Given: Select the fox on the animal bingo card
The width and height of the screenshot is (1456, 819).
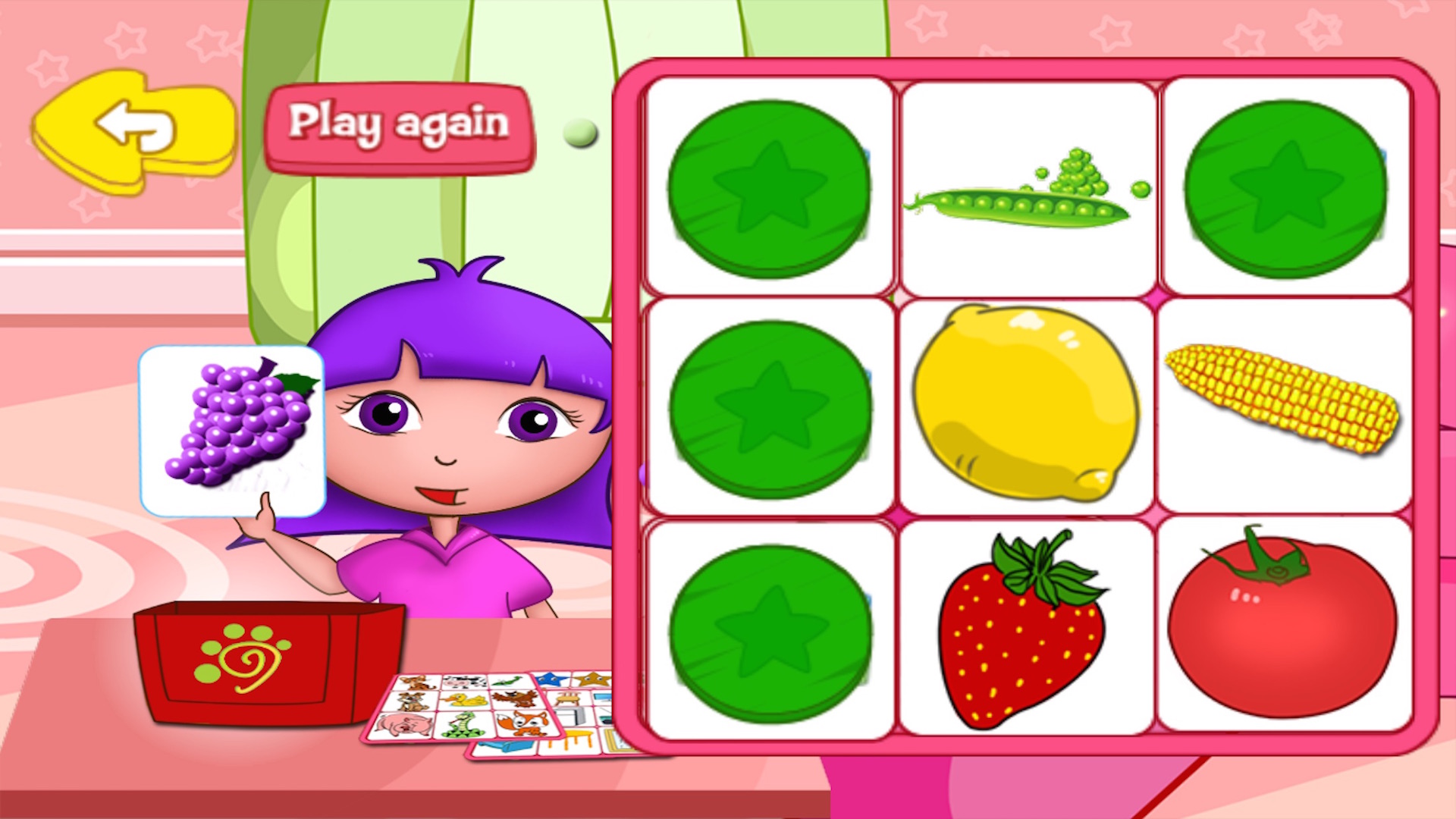Looking at the screenshot, I should (521, 724).
